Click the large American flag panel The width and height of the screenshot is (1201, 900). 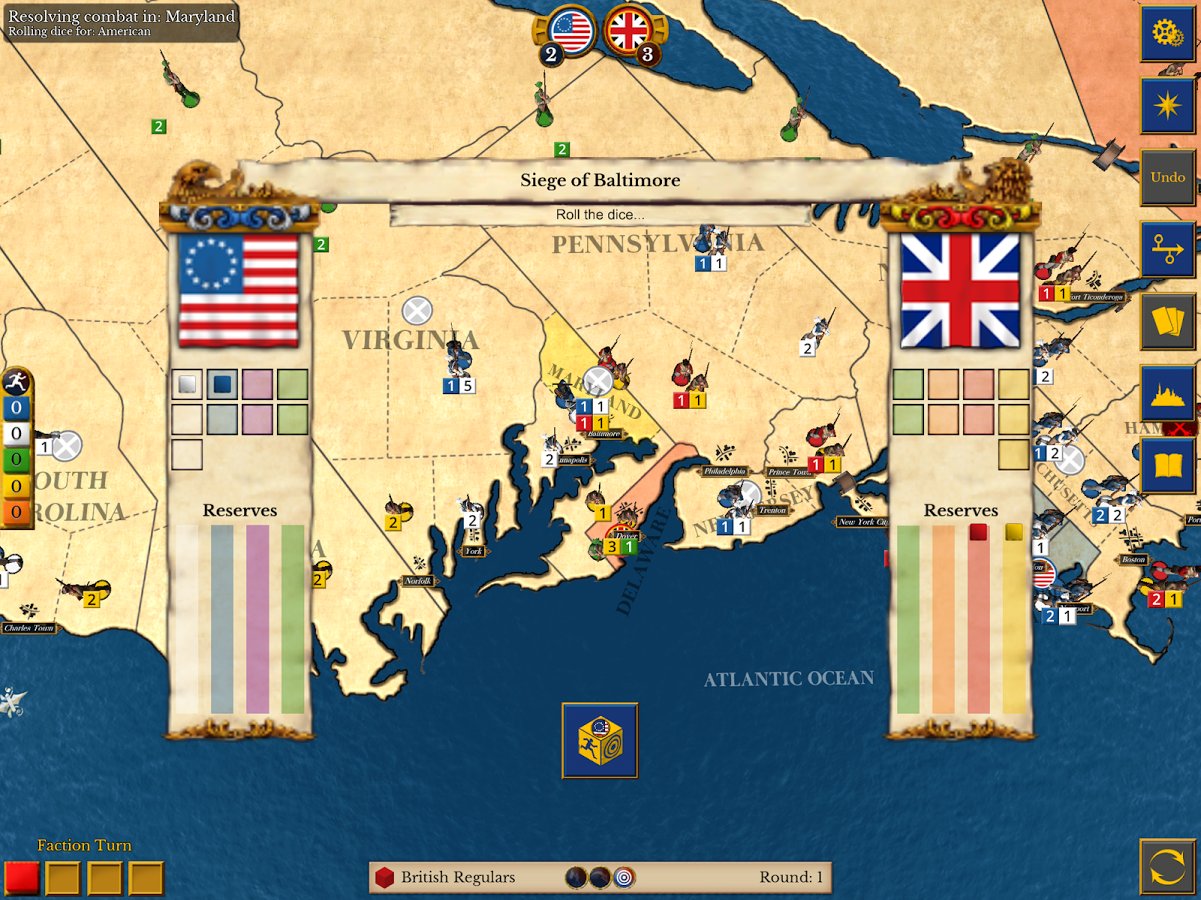pos(238,290)
